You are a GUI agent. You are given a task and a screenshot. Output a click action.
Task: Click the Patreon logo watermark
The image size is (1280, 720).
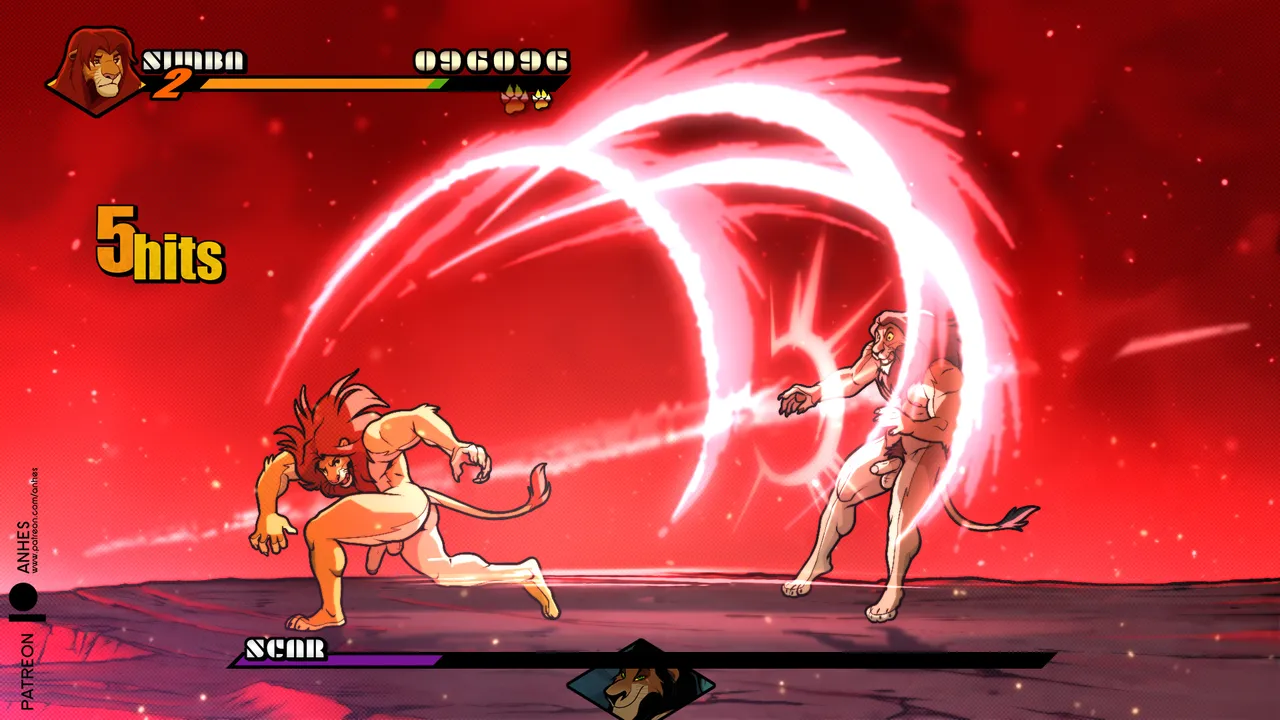tap(24, 602)
